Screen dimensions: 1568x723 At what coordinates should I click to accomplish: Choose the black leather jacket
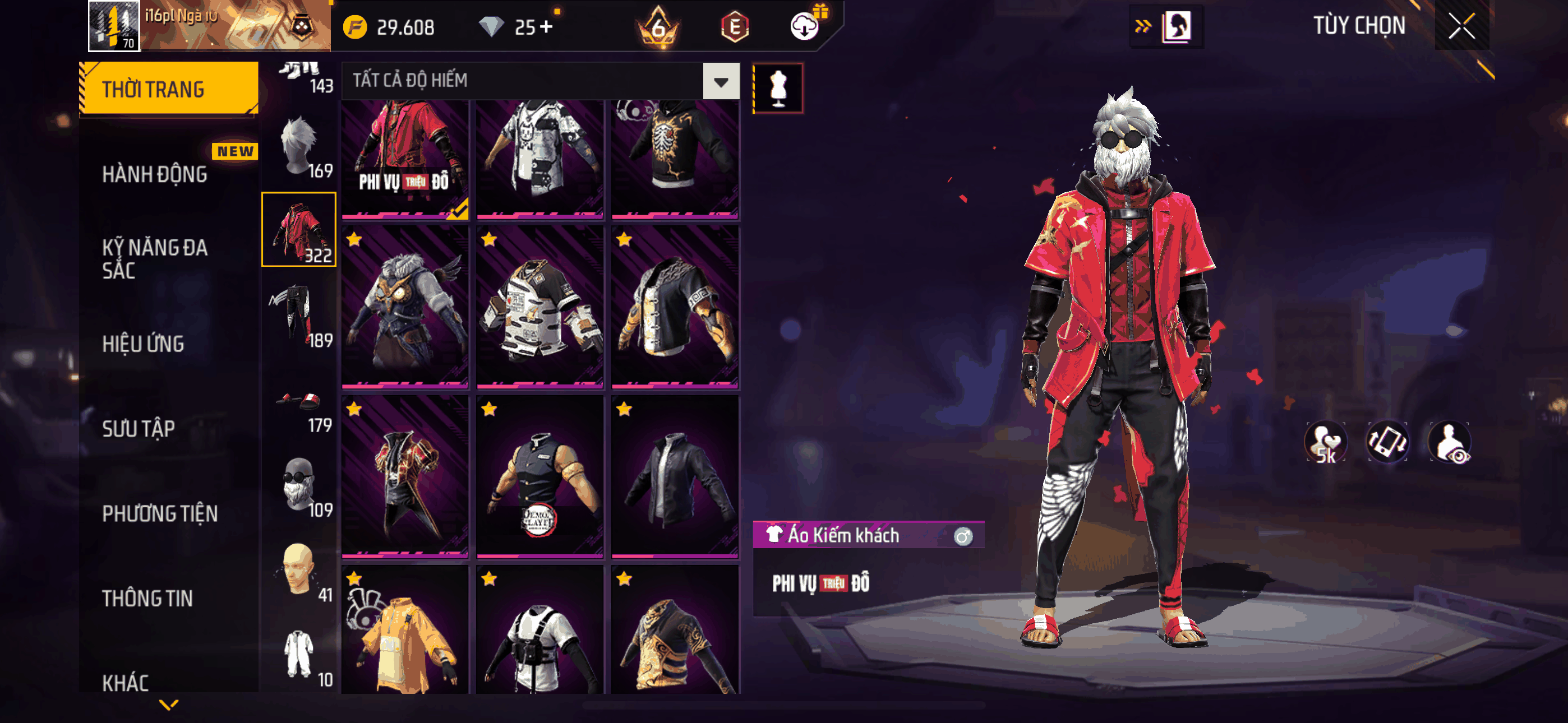click(x=675, y=476)
